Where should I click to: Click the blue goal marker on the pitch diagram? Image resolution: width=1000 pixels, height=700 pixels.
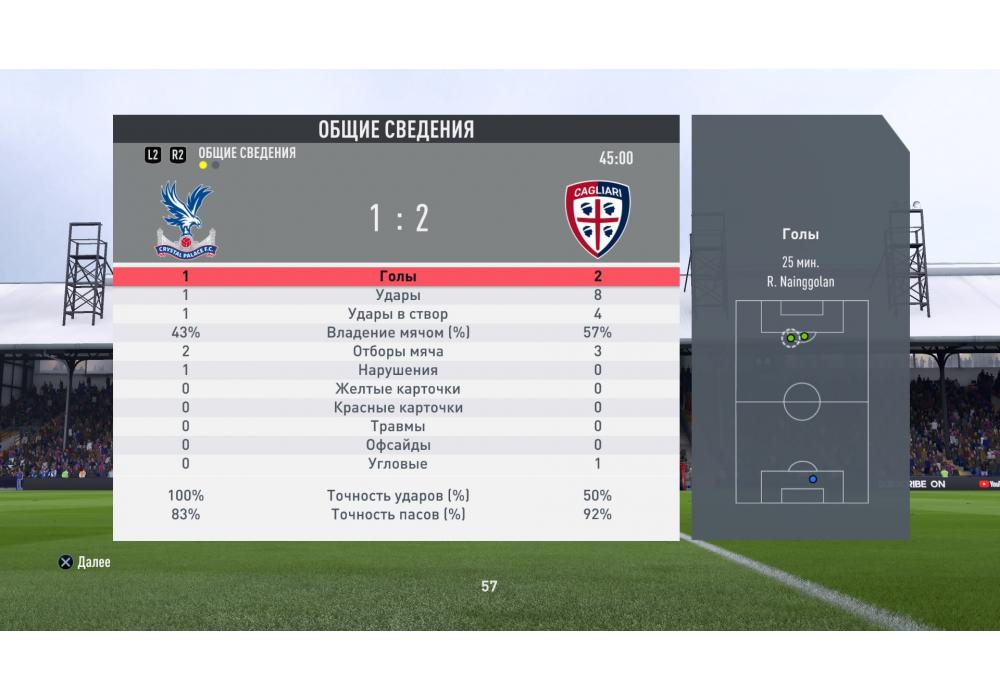pyautogui.click(x=812, y=479)
